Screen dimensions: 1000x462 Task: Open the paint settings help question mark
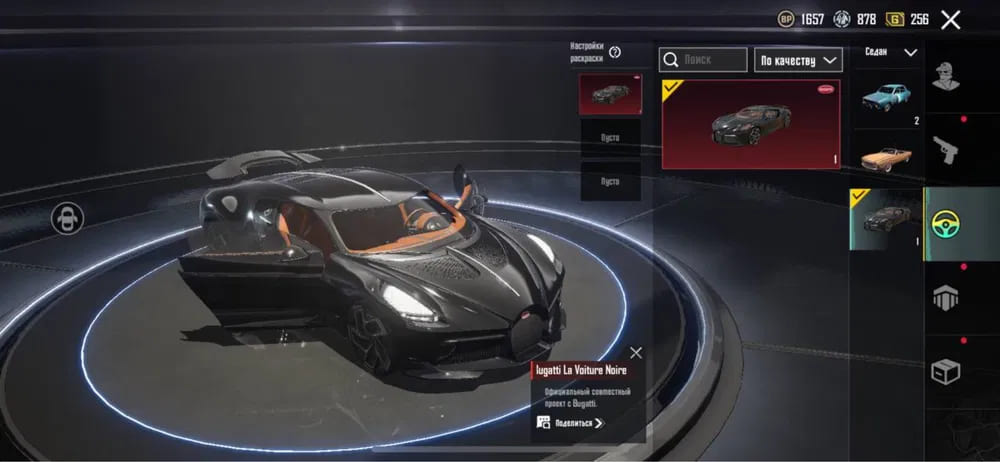615,52
